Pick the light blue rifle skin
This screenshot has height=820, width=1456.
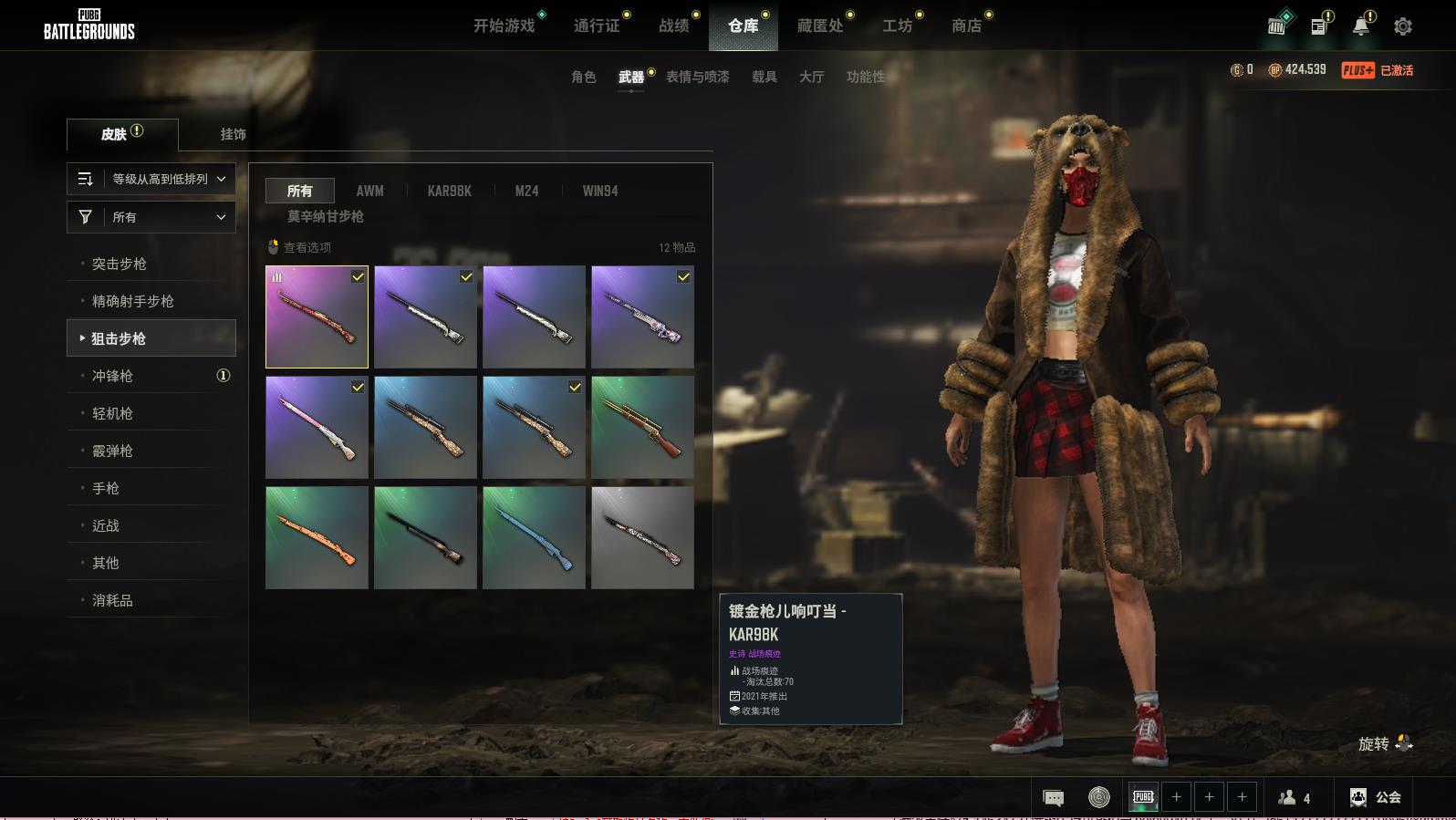(534, 537)
